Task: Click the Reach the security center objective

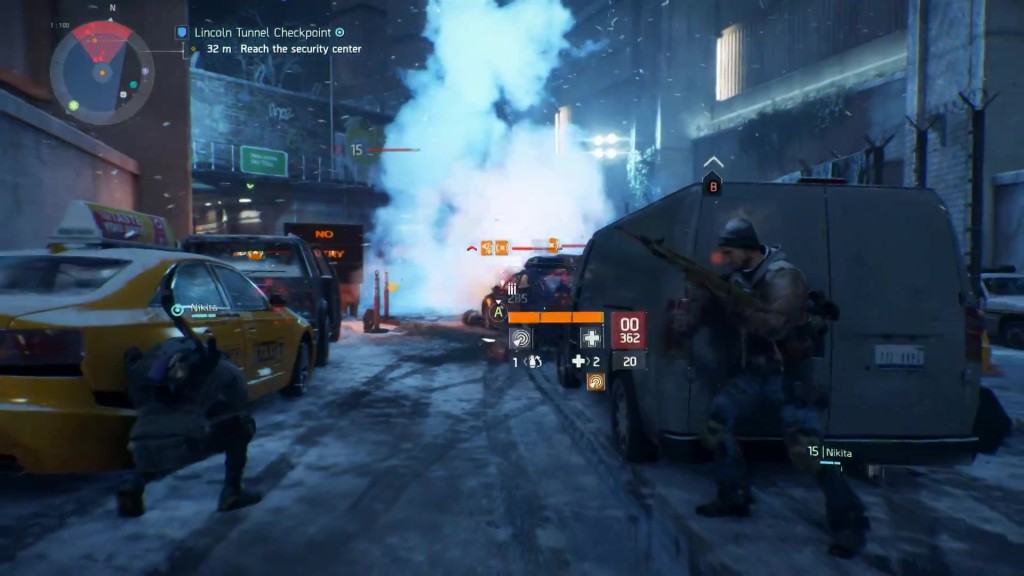Action: click(283, 48)
